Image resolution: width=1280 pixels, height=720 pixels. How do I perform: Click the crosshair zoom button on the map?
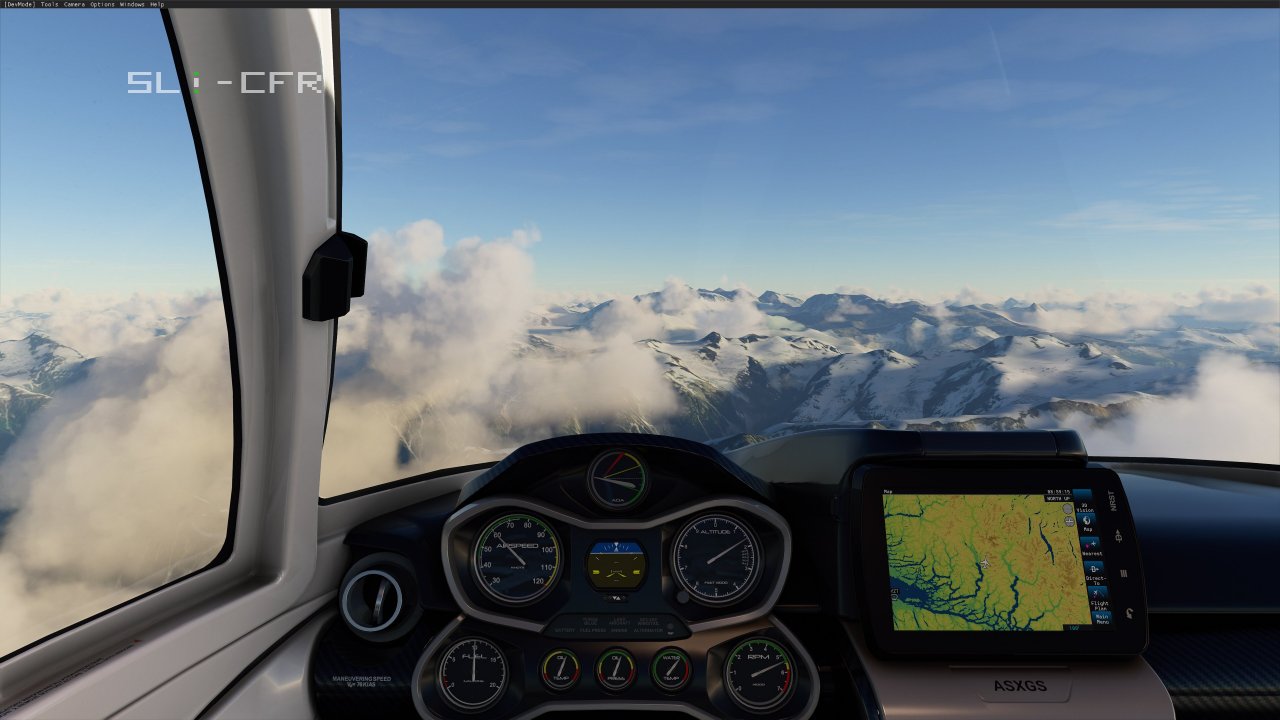click(x=1068, y=521)
